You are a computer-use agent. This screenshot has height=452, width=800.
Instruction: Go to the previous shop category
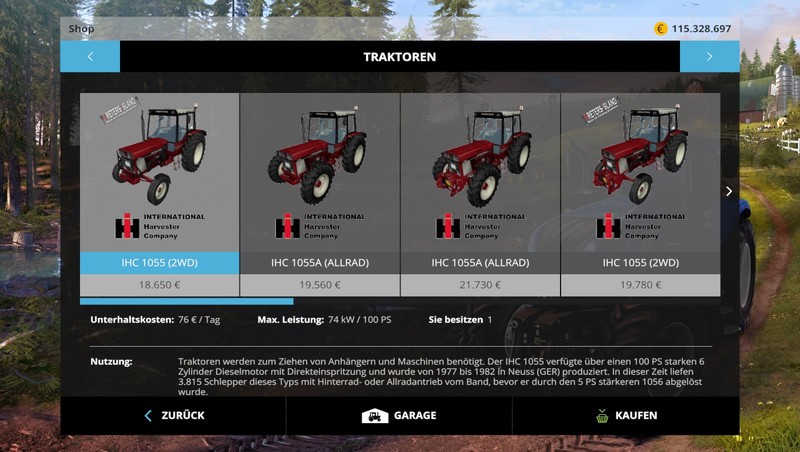tap(90, 57)
